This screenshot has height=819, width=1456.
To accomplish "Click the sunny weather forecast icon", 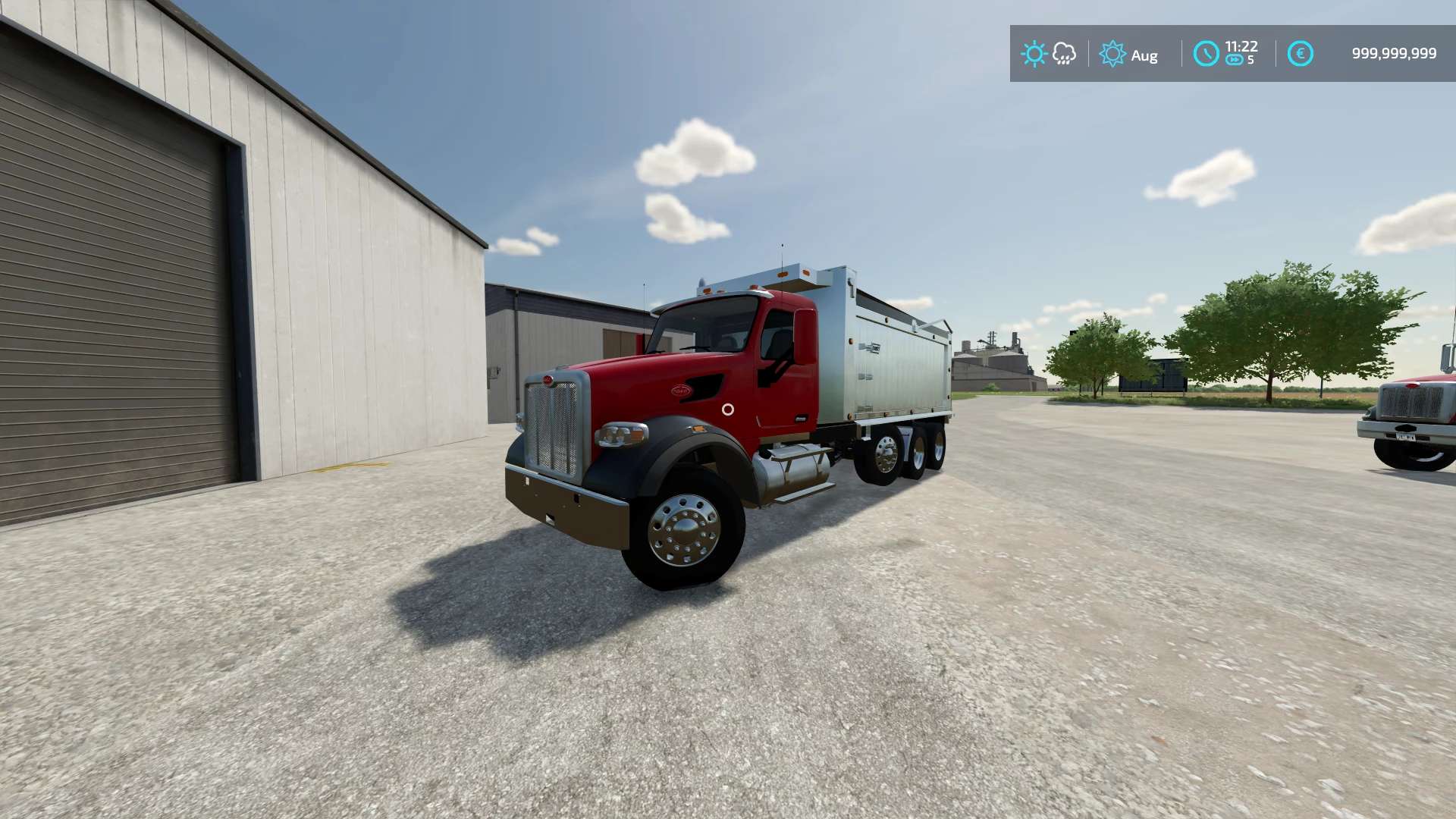I will 1034,54.
